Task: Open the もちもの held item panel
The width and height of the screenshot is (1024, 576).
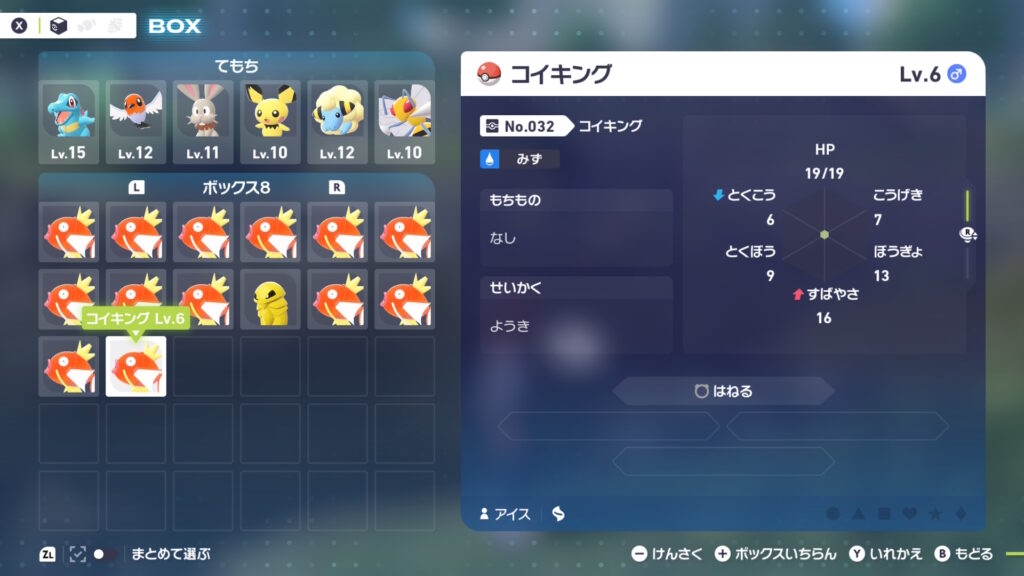Action: 576,227
